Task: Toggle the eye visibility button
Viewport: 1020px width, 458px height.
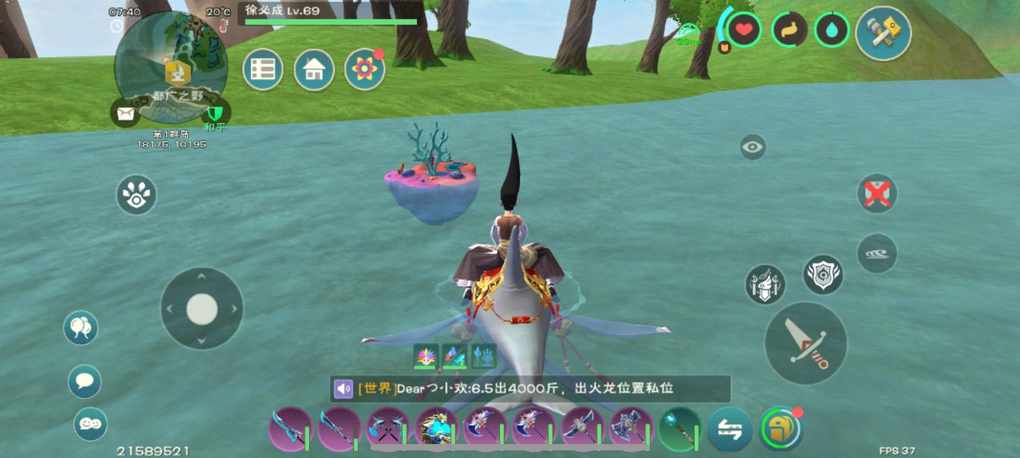Action: [753, 148]
